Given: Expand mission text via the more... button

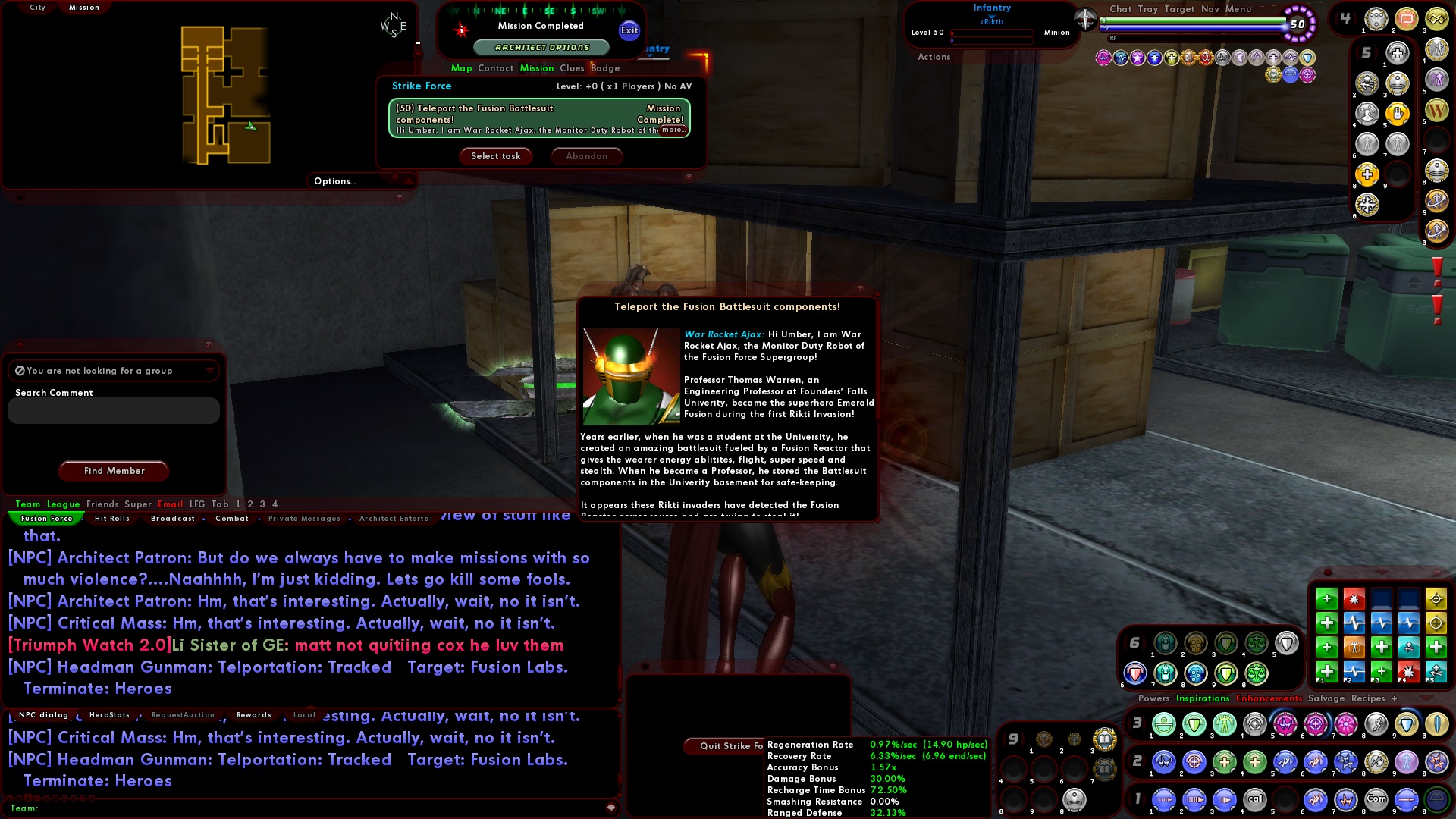Looking at the screenshot, I should point(673,129).
